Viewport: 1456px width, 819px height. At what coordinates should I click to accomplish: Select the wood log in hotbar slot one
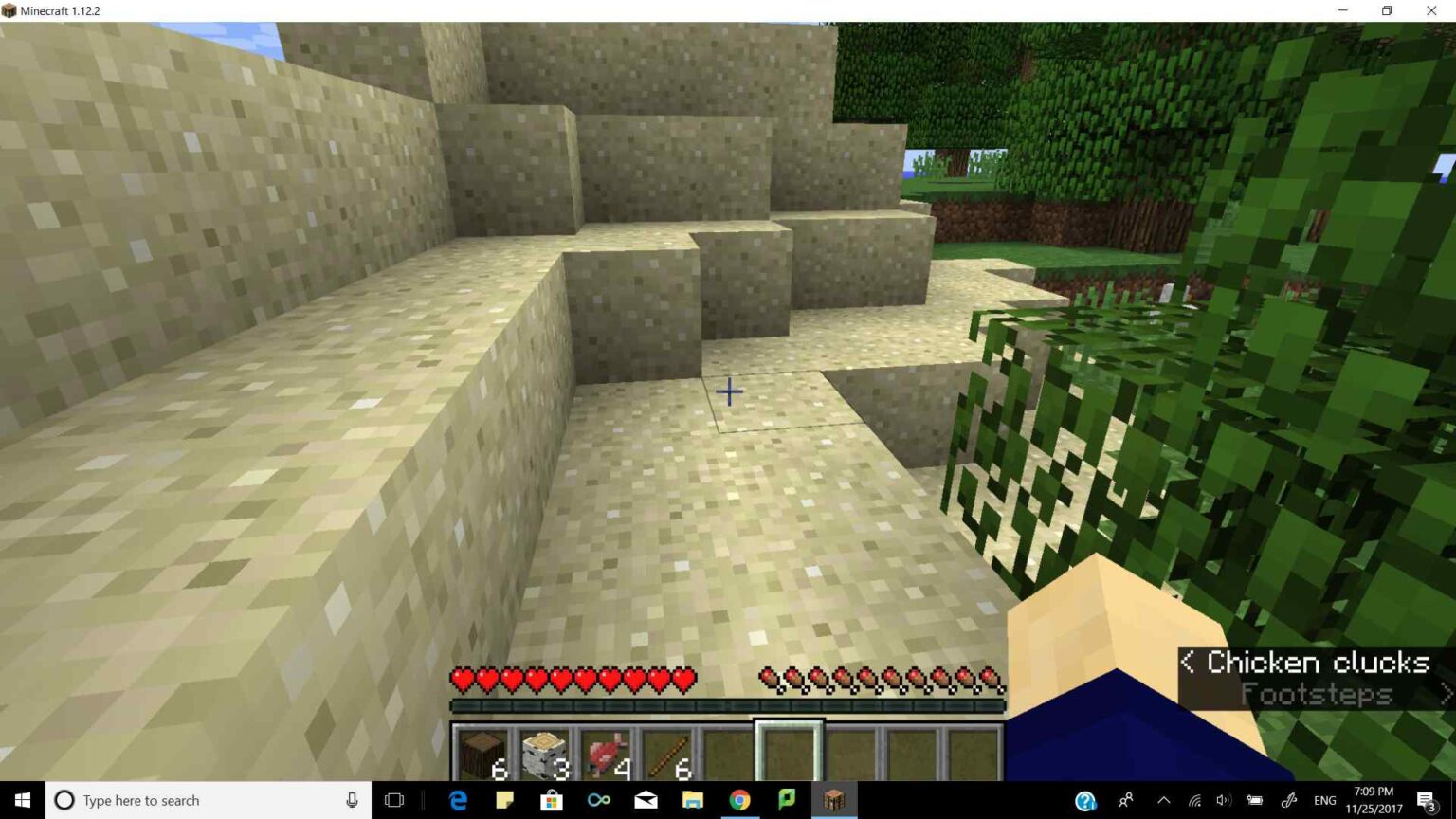(x=483, y=752)
